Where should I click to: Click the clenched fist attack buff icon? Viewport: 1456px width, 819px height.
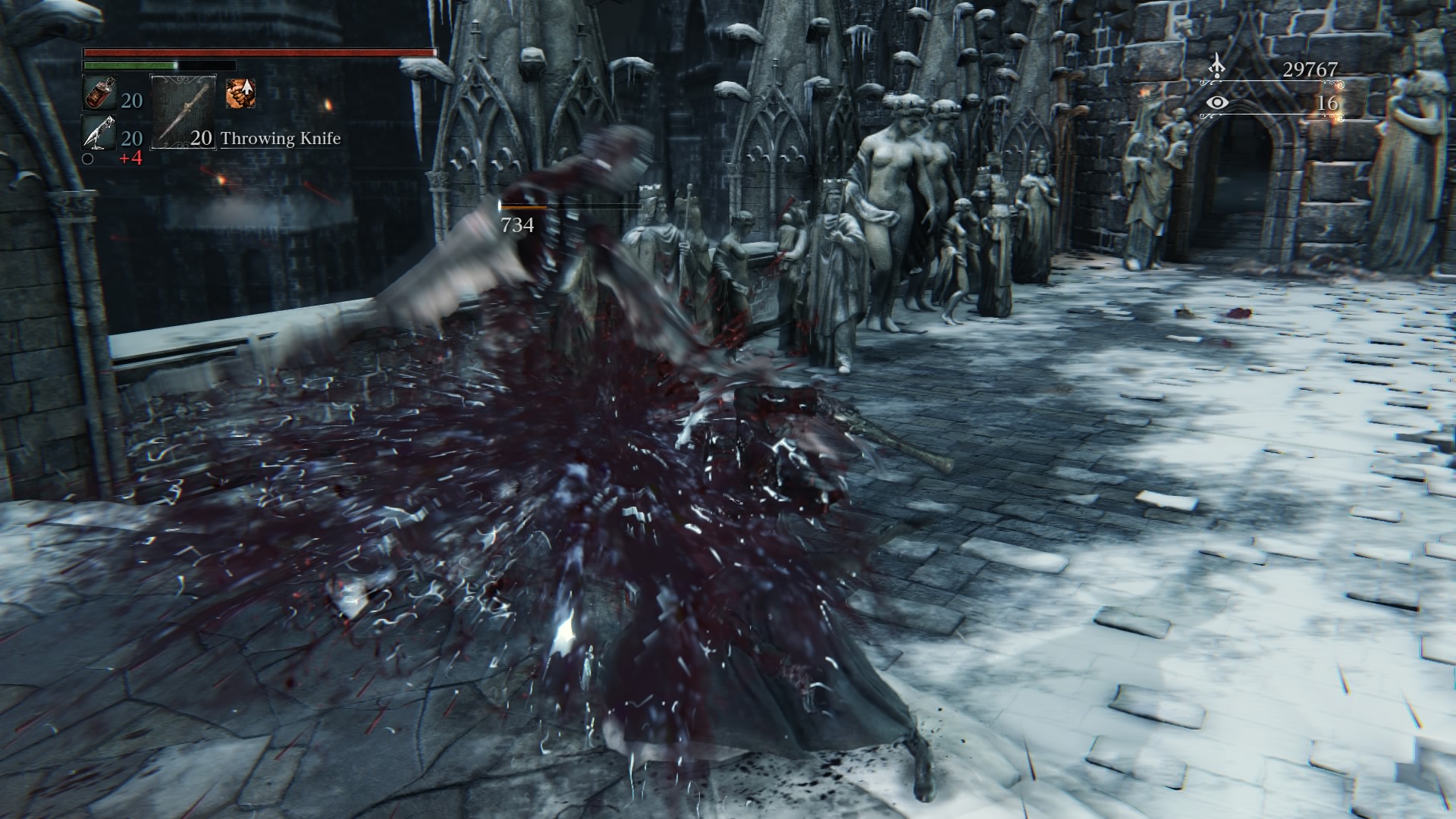tap(240, 93)
